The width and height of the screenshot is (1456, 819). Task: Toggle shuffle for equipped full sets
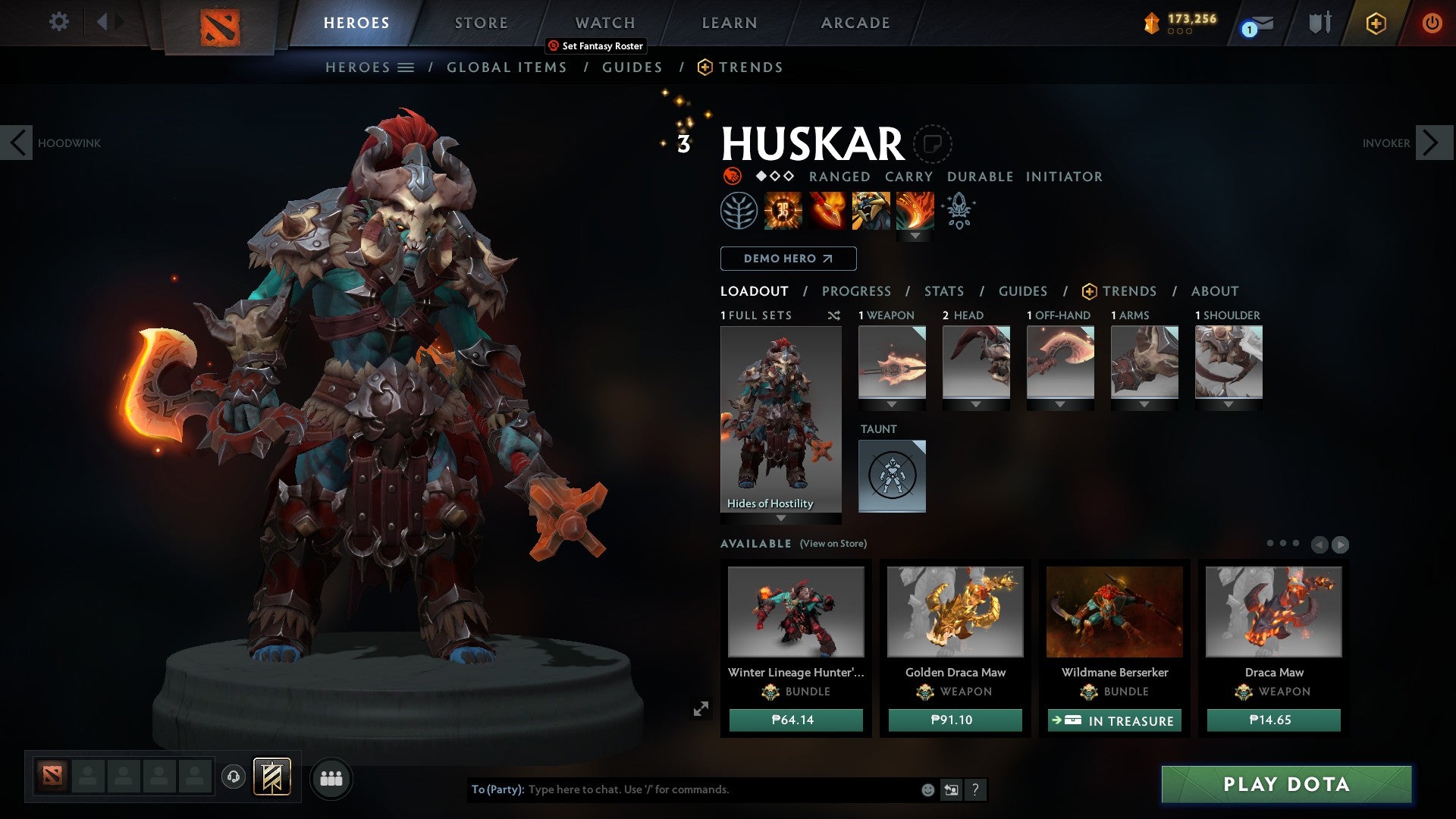pyautogui.click(x=834, y=315)
